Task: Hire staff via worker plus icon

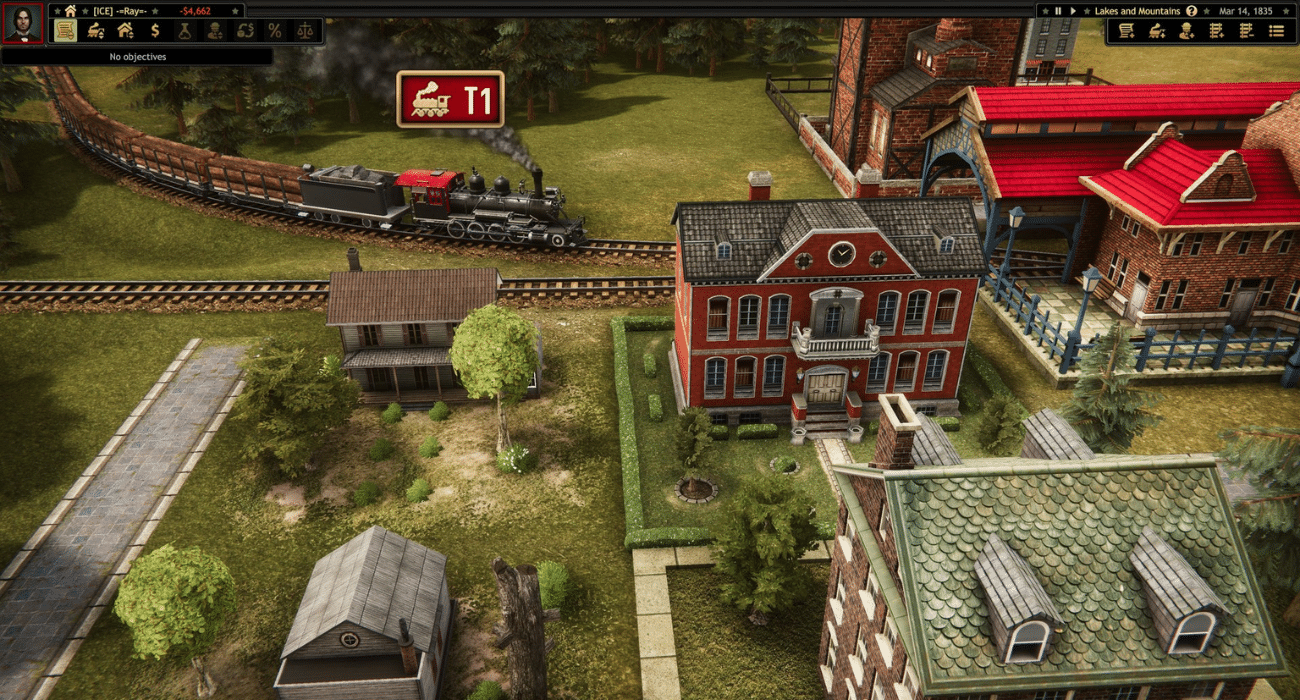Action: pyautogui.click(x=1187, y=31)
